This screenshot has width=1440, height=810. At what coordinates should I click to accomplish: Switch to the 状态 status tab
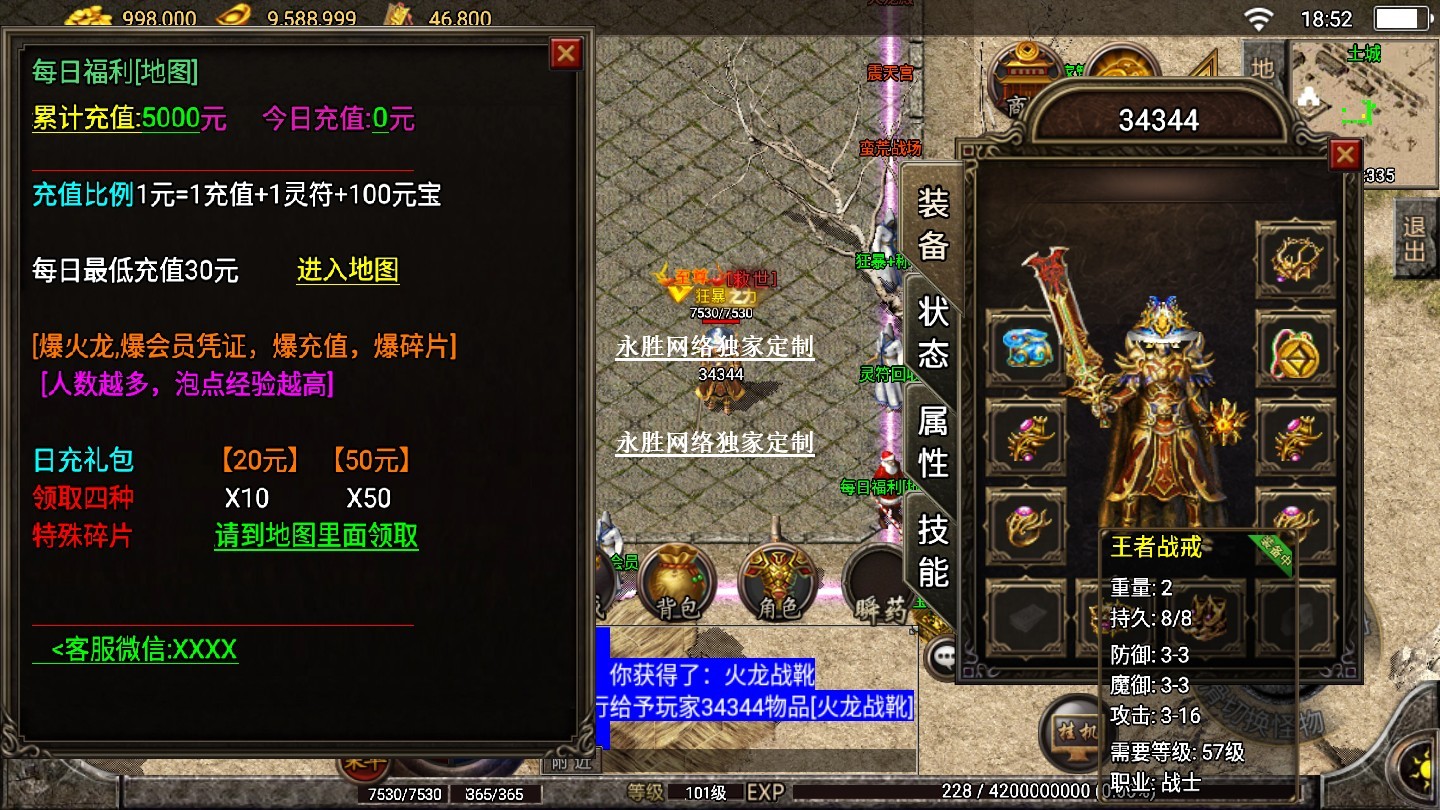(932, 332)
